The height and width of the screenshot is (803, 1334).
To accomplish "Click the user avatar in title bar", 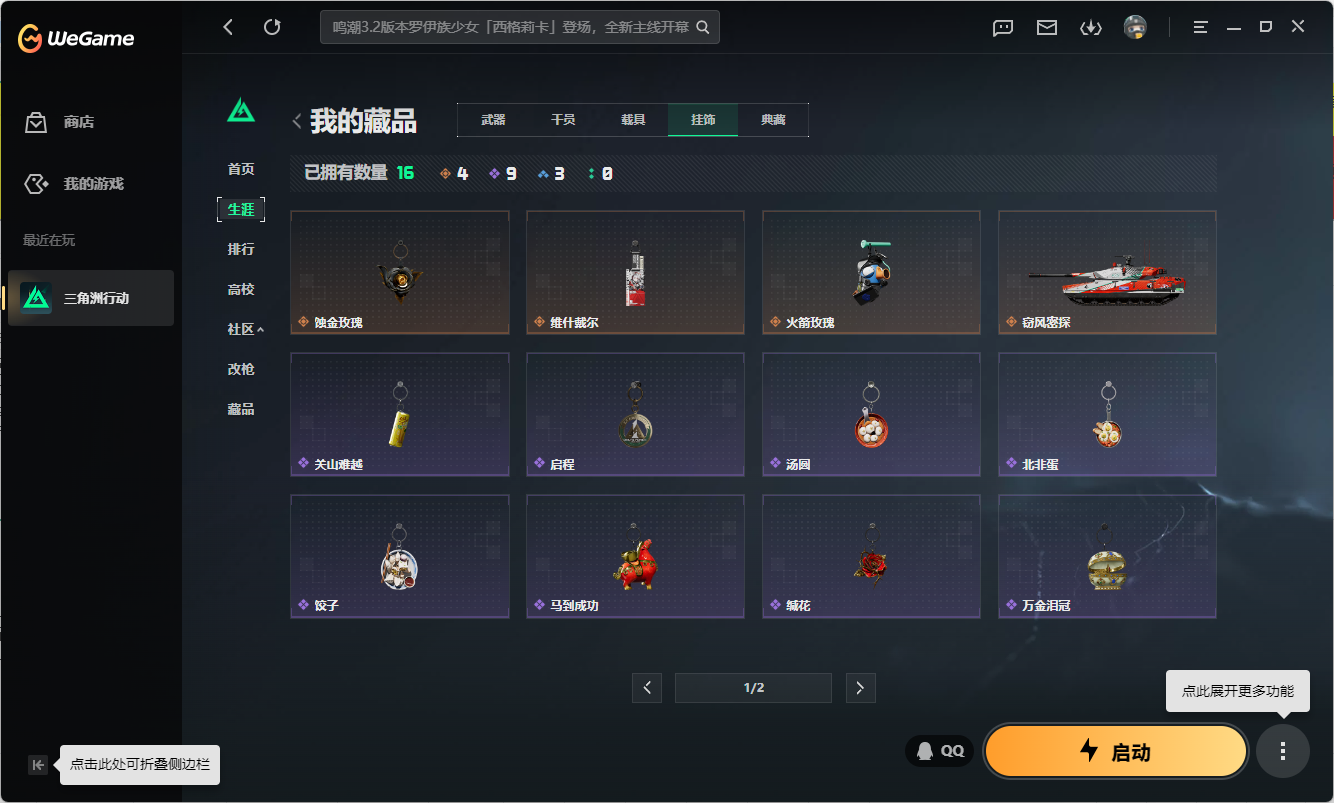I will click(1136, 27).
